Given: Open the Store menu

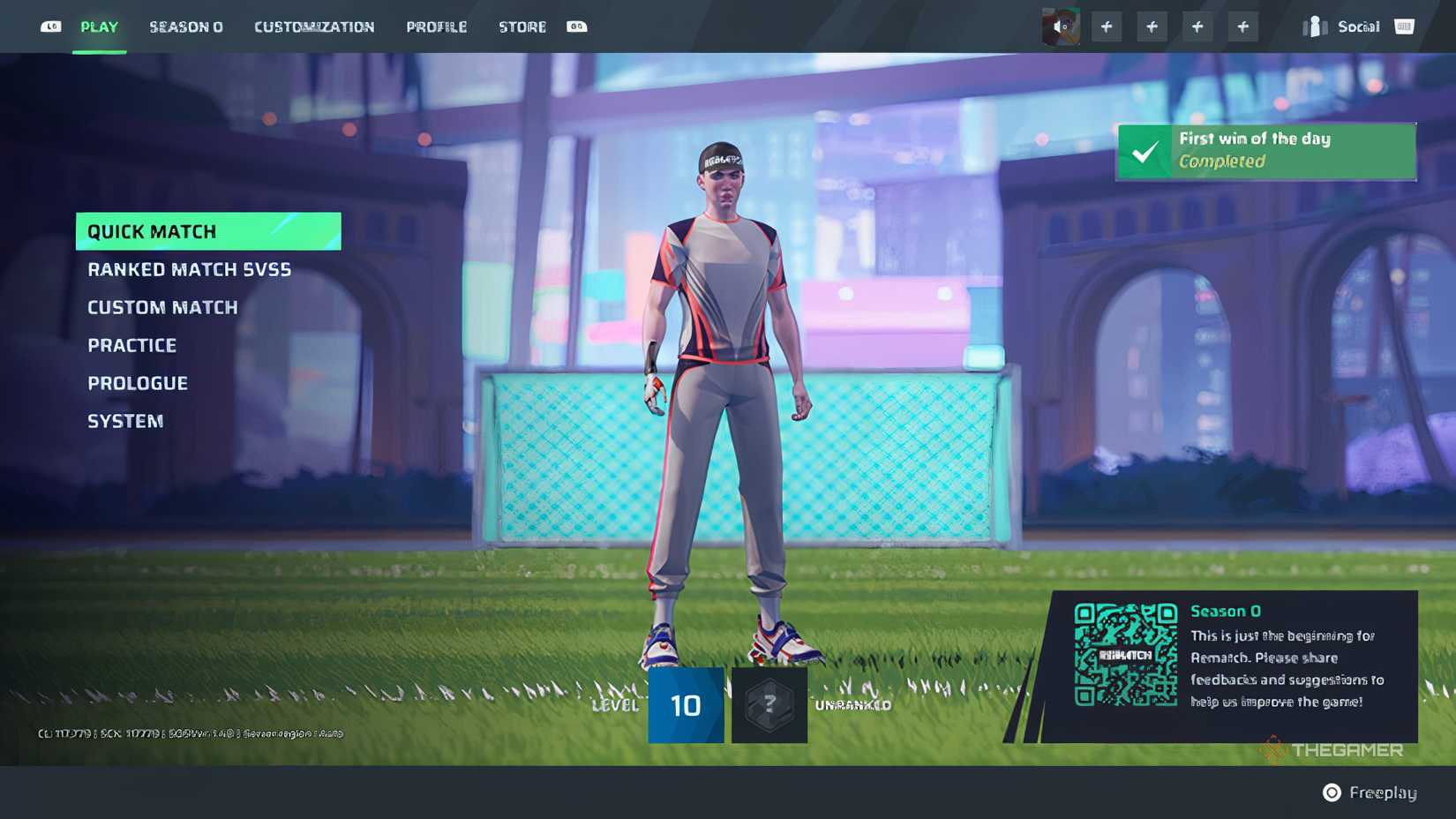Looking at the screenshot, I should click(522, 26).
